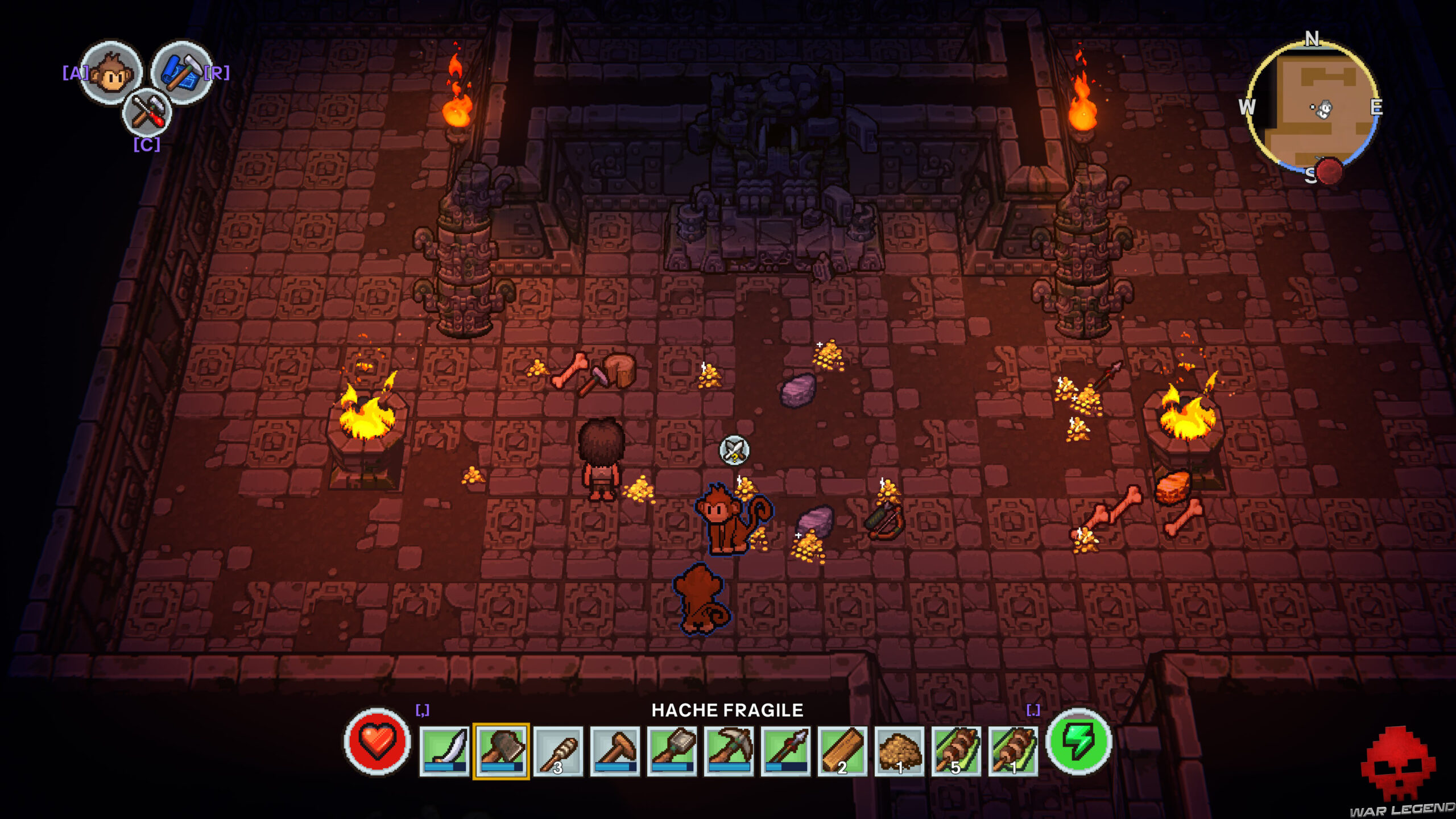
Task: Equip the pickaxe from the hotbar
Action: (729, 751)
